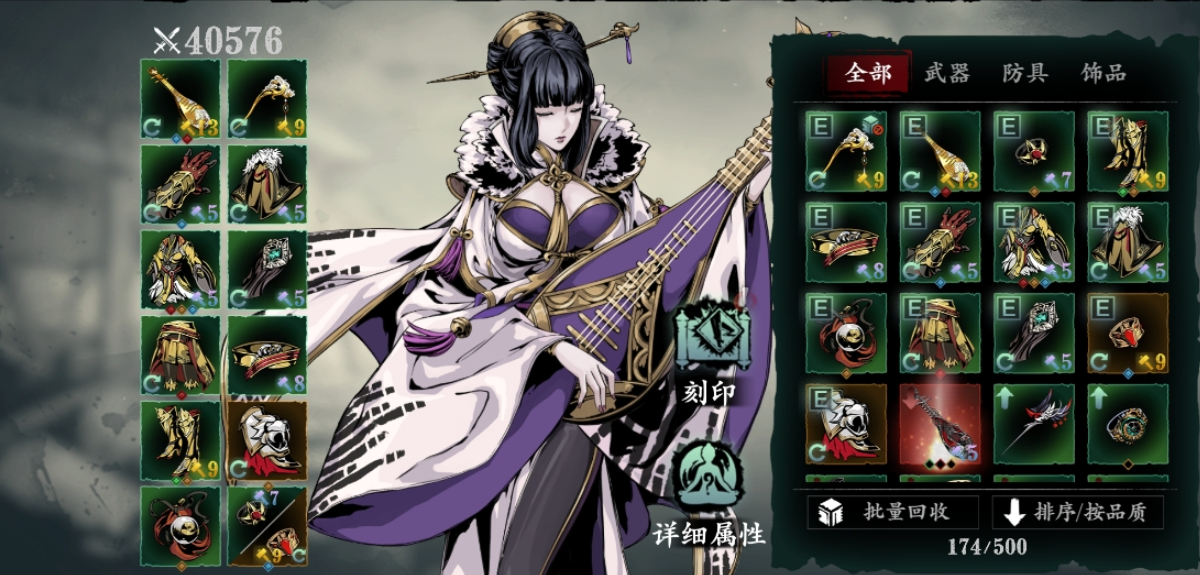Viewport: 1200px width, 575px height.
Task: Select the glowing red weapon in inventory
Action: [939, 425]
